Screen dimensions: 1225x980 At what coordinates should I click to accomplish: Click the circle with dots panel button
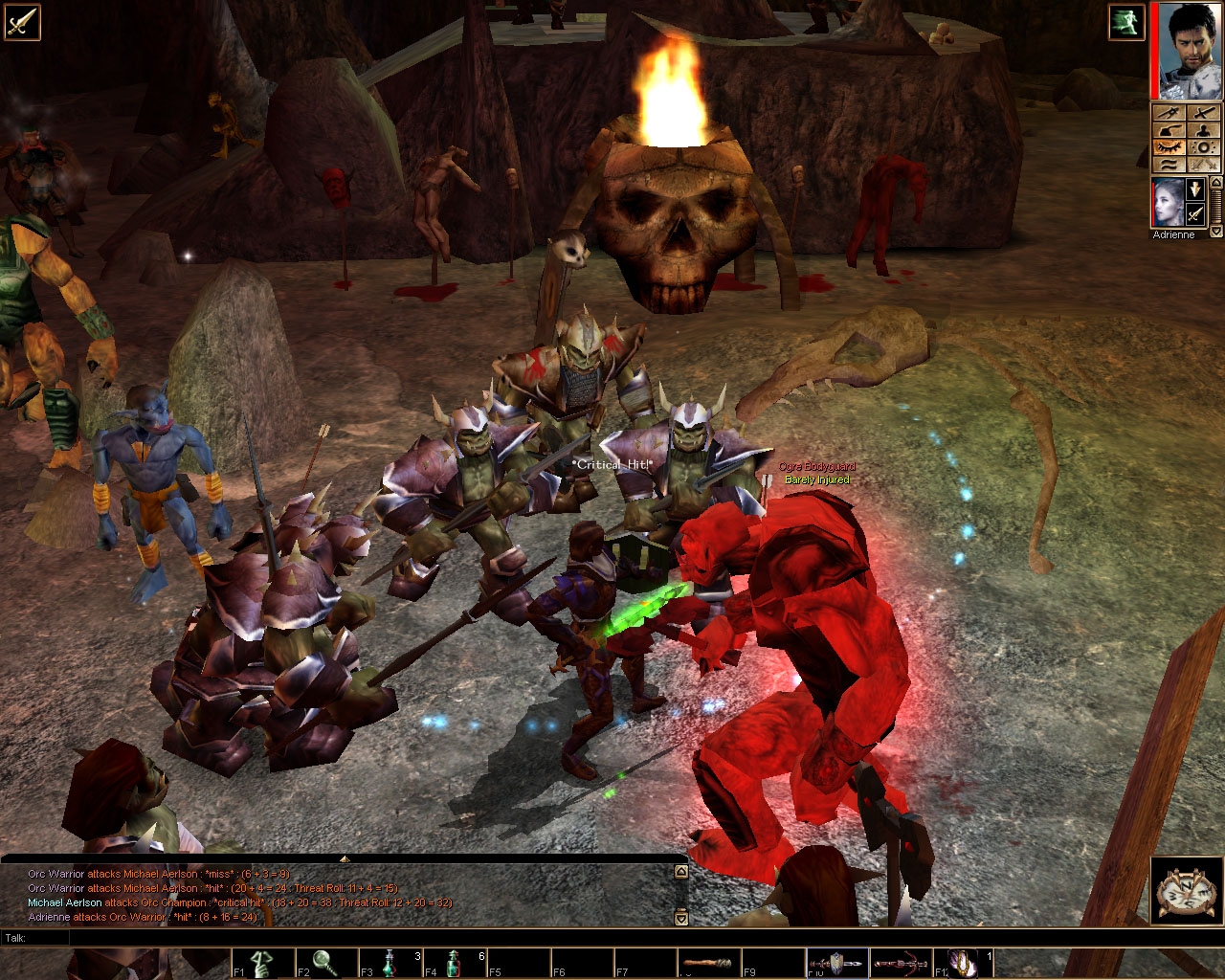pyautogui.click(x=1203, y=147)
